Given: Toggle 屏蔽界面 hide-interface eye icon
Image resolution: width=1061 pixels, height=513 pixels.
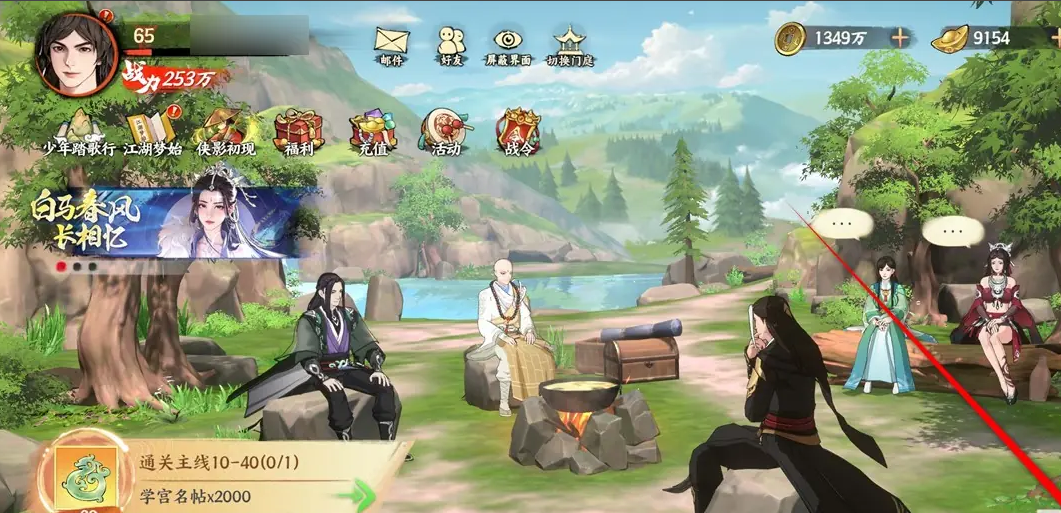Looking at the screenshot, I should pyautogui.click(x=509, y=41).
